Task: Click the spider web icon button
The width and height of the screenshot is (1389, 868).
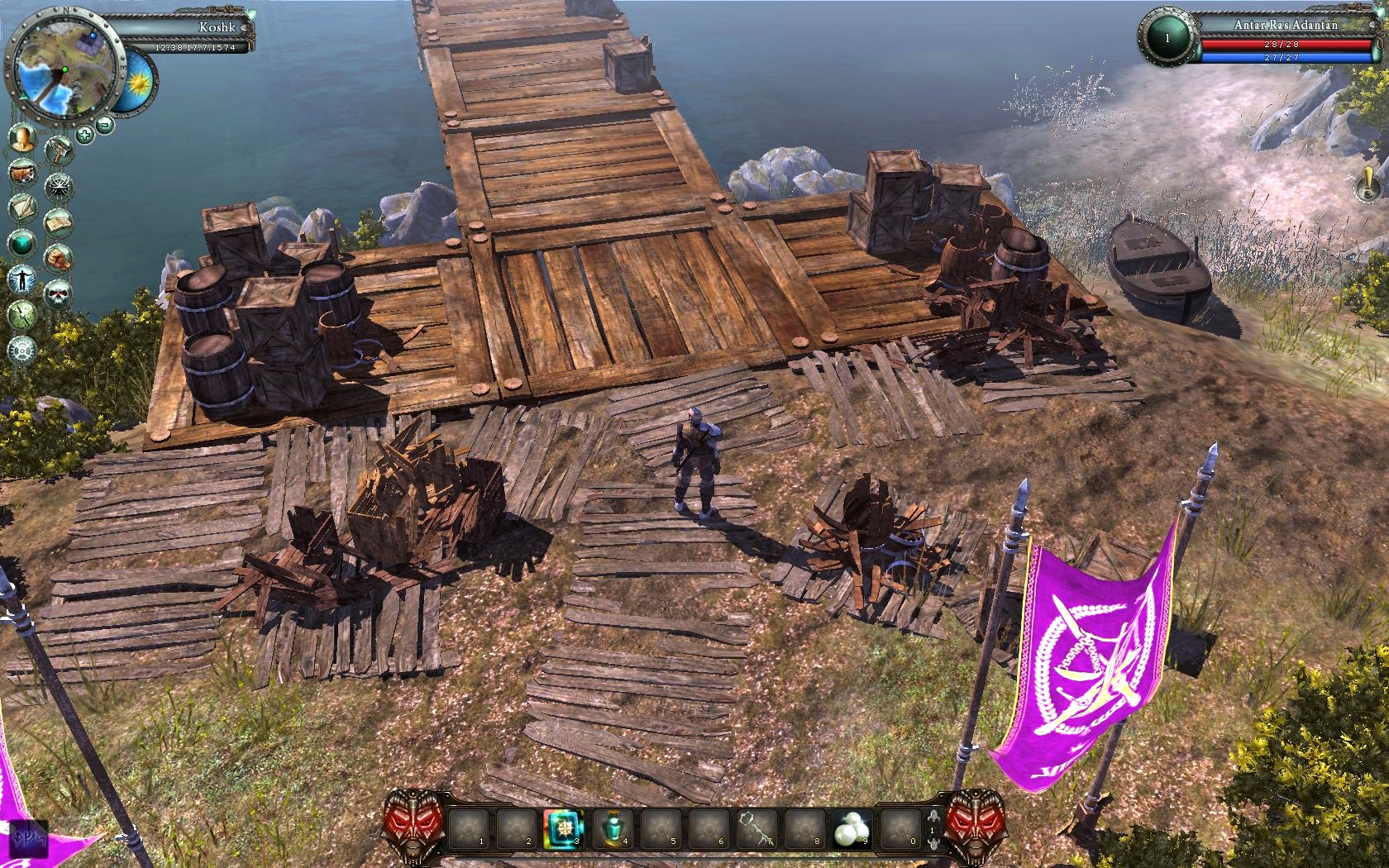Action: click(60, 185)
